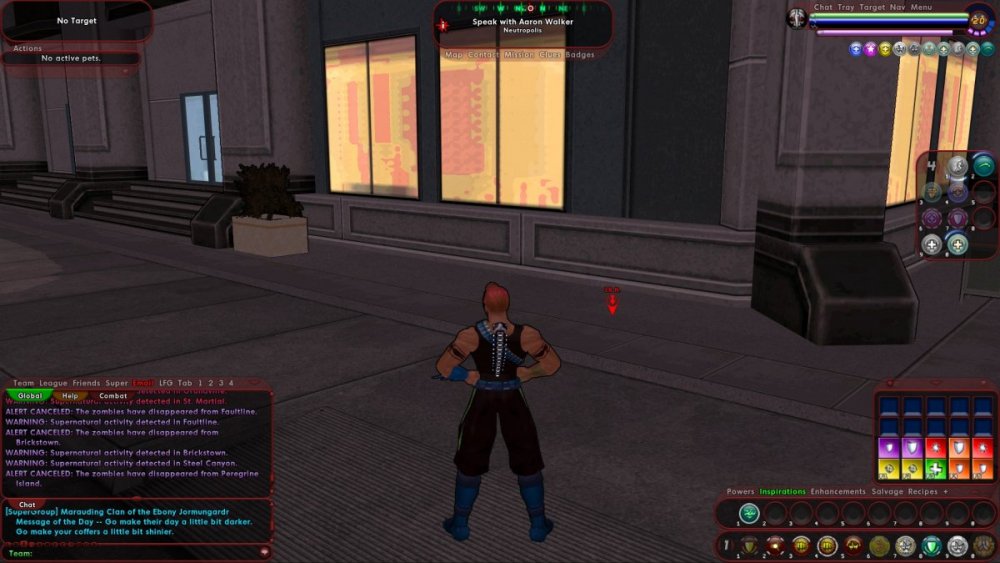The width and height of the screenshot is (1000, 563).
Task: Open the Map from the navigation bar
Action: coord(454,55)
